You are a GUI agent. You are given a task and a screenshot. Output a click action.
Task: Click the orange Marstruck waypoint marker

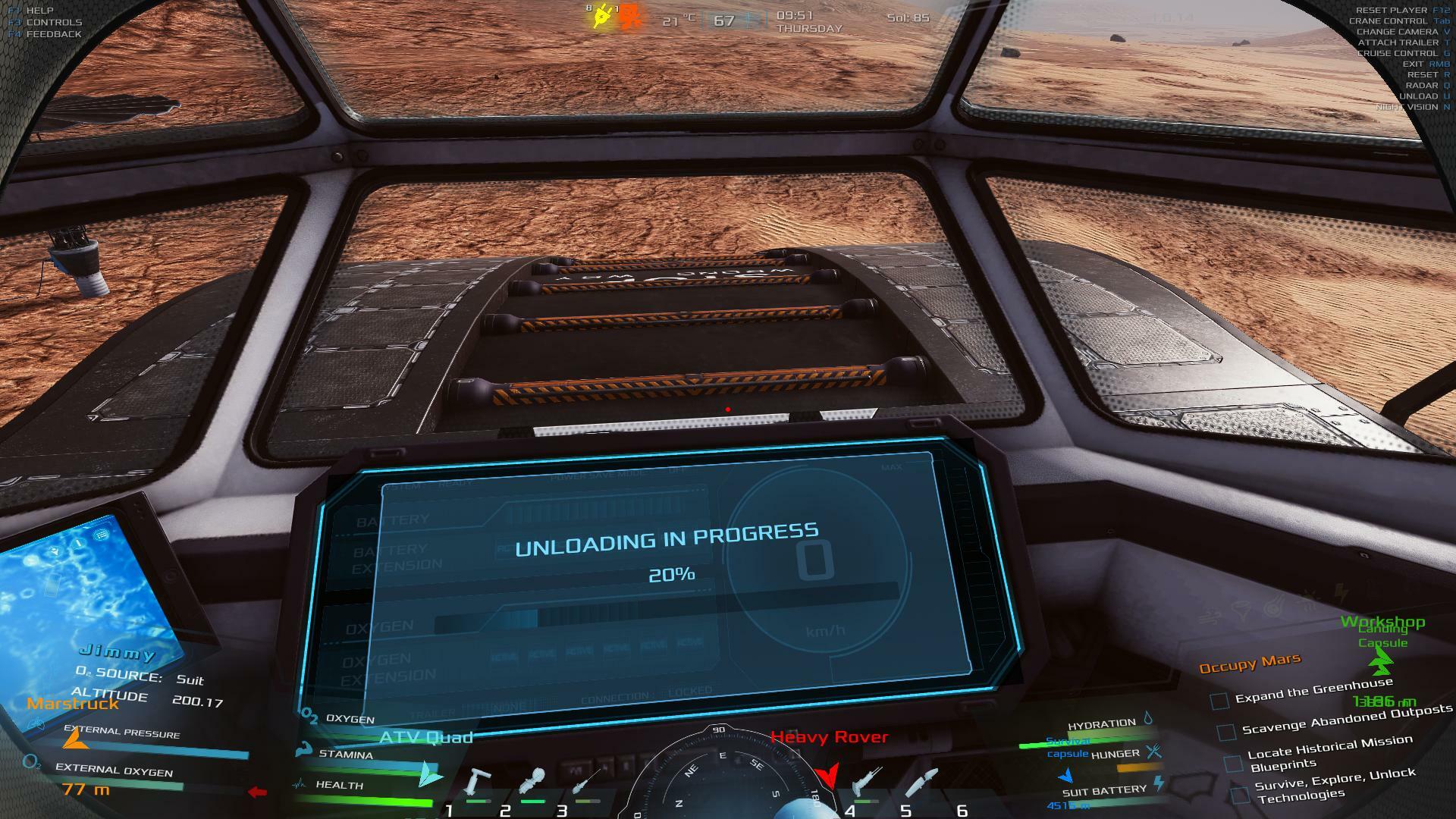point(73,739)
